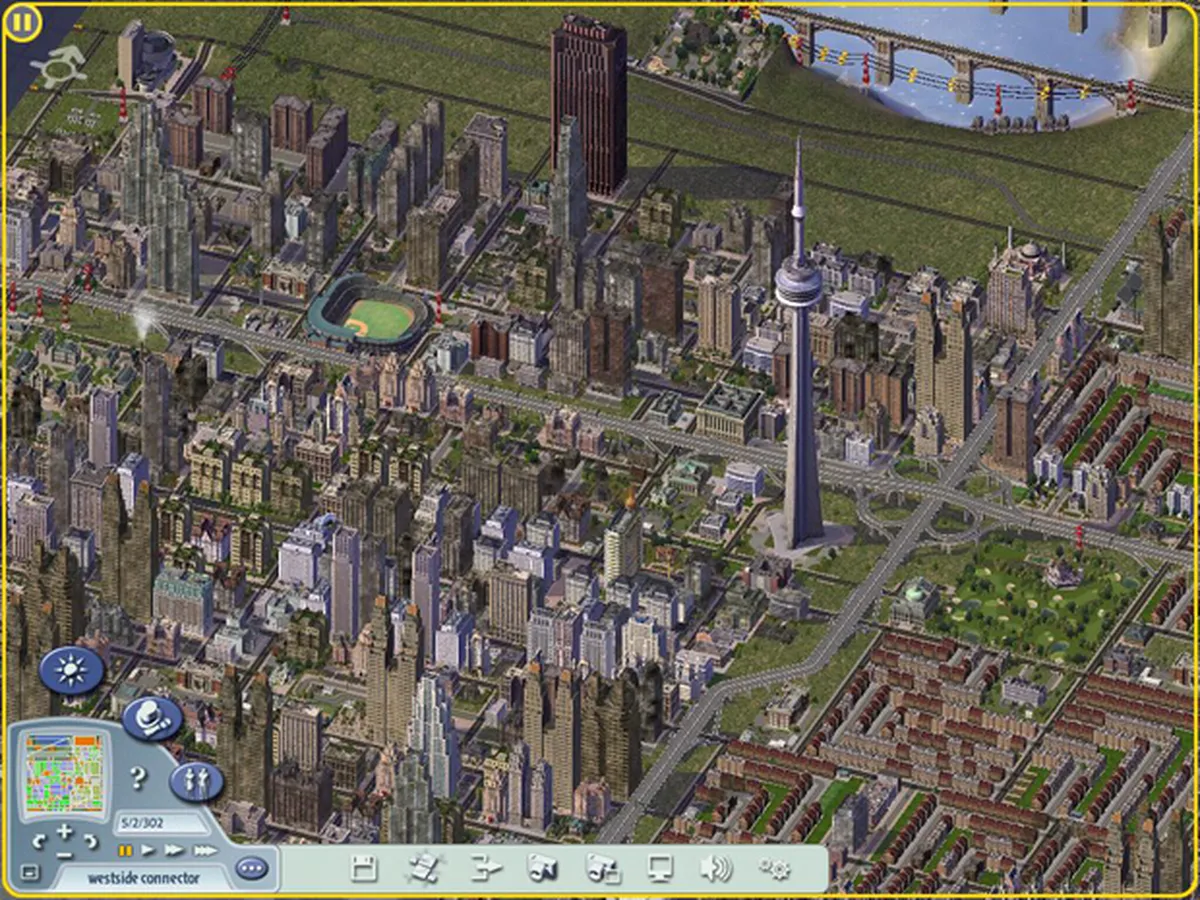The image size is (1200, 900).
Task: Save the city with the floppy disk icon
Action: point(364,869)
